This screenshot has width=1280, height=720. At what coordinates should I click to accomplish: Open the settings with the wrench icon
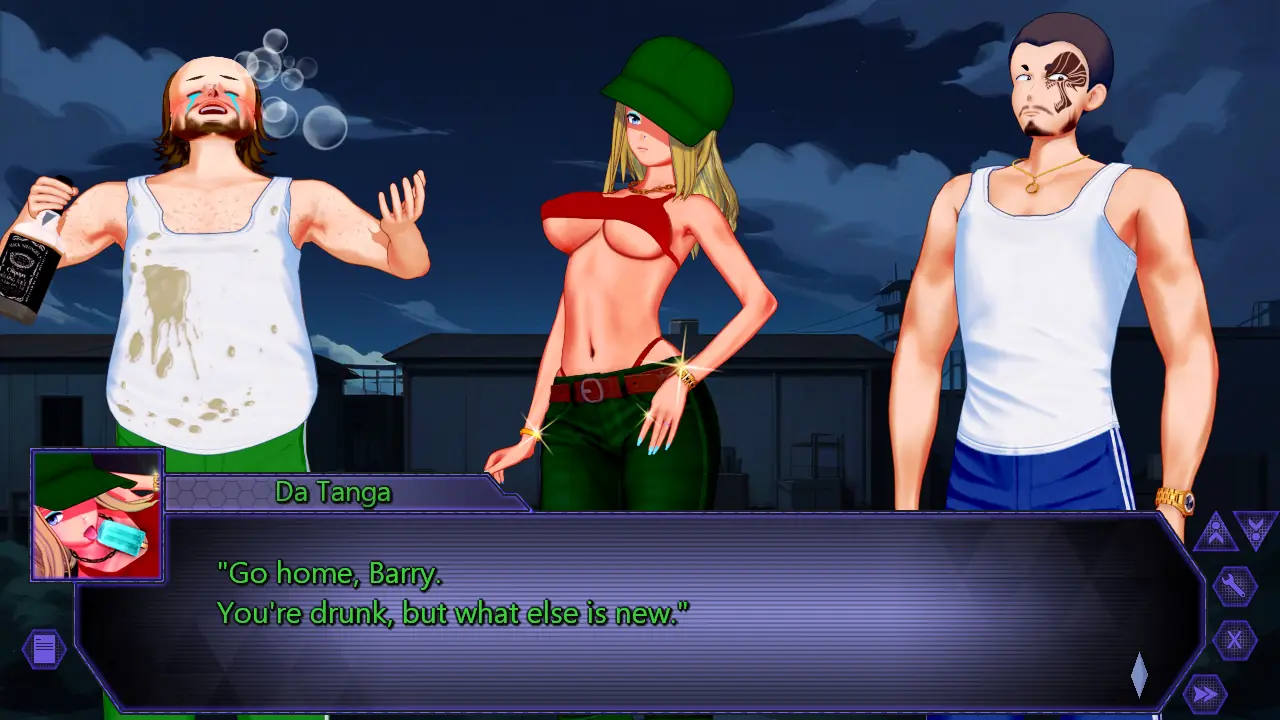pos(1235,587)
